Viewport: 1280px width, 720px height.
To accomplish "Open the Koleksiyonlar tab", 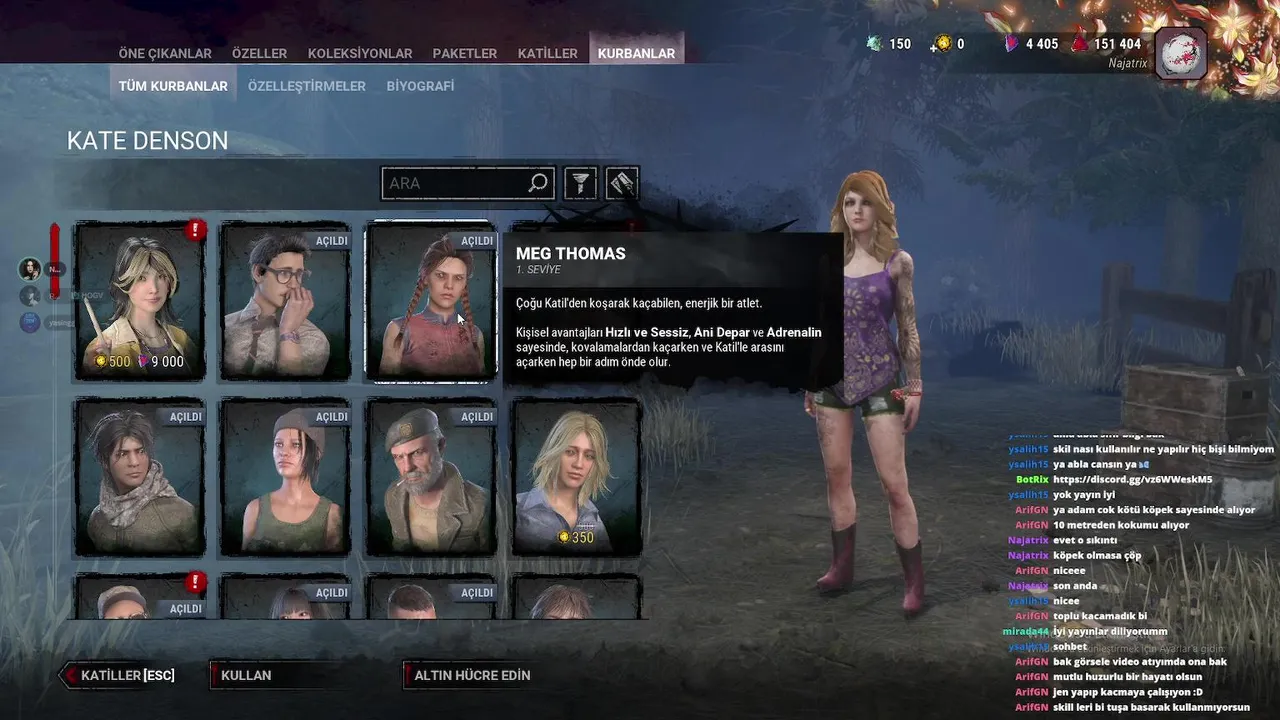I will click(360, 53).
